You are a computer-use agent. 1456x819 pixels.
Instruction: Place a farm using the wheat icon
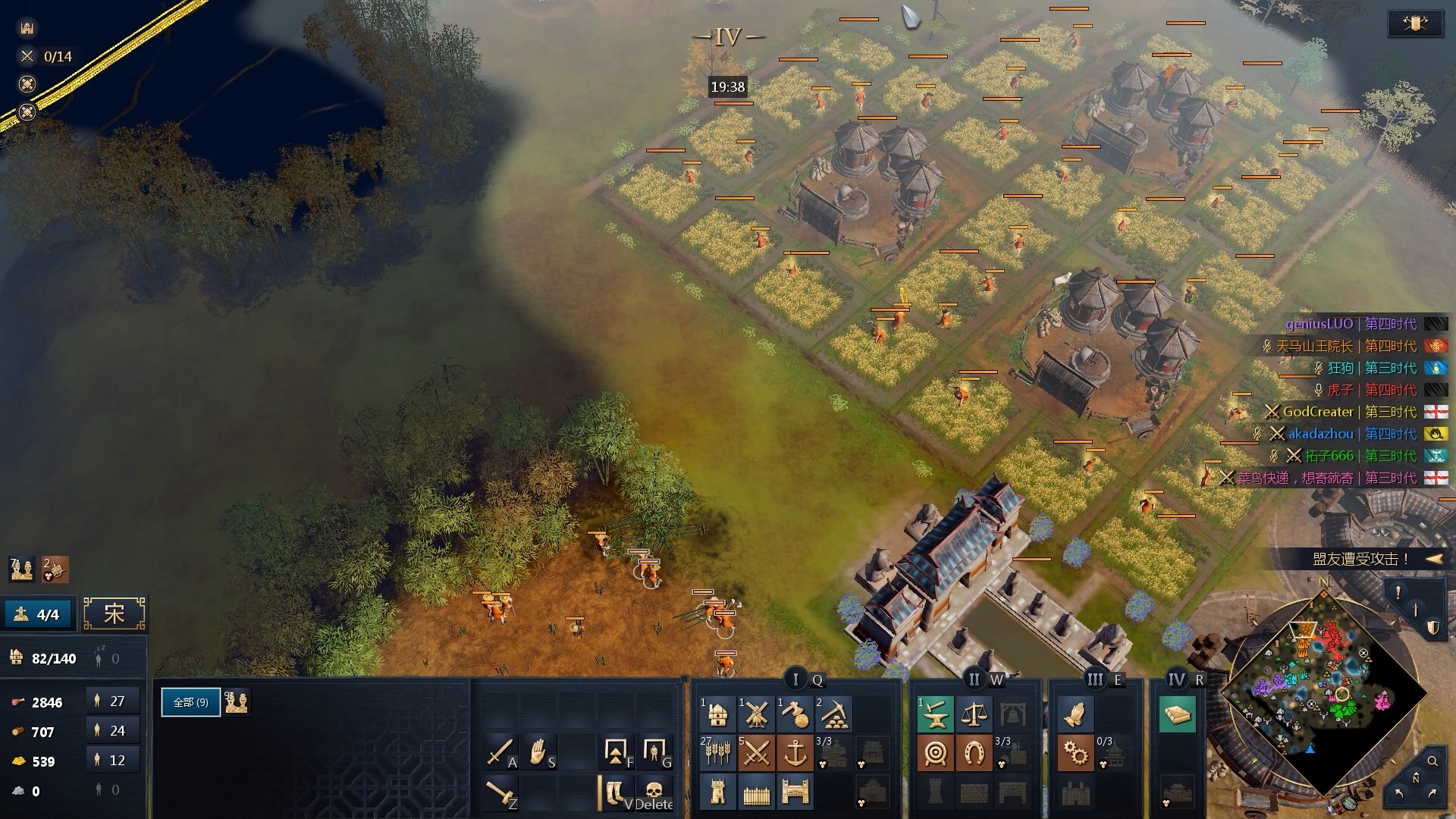pyautogui.click(x=717, y=753)
